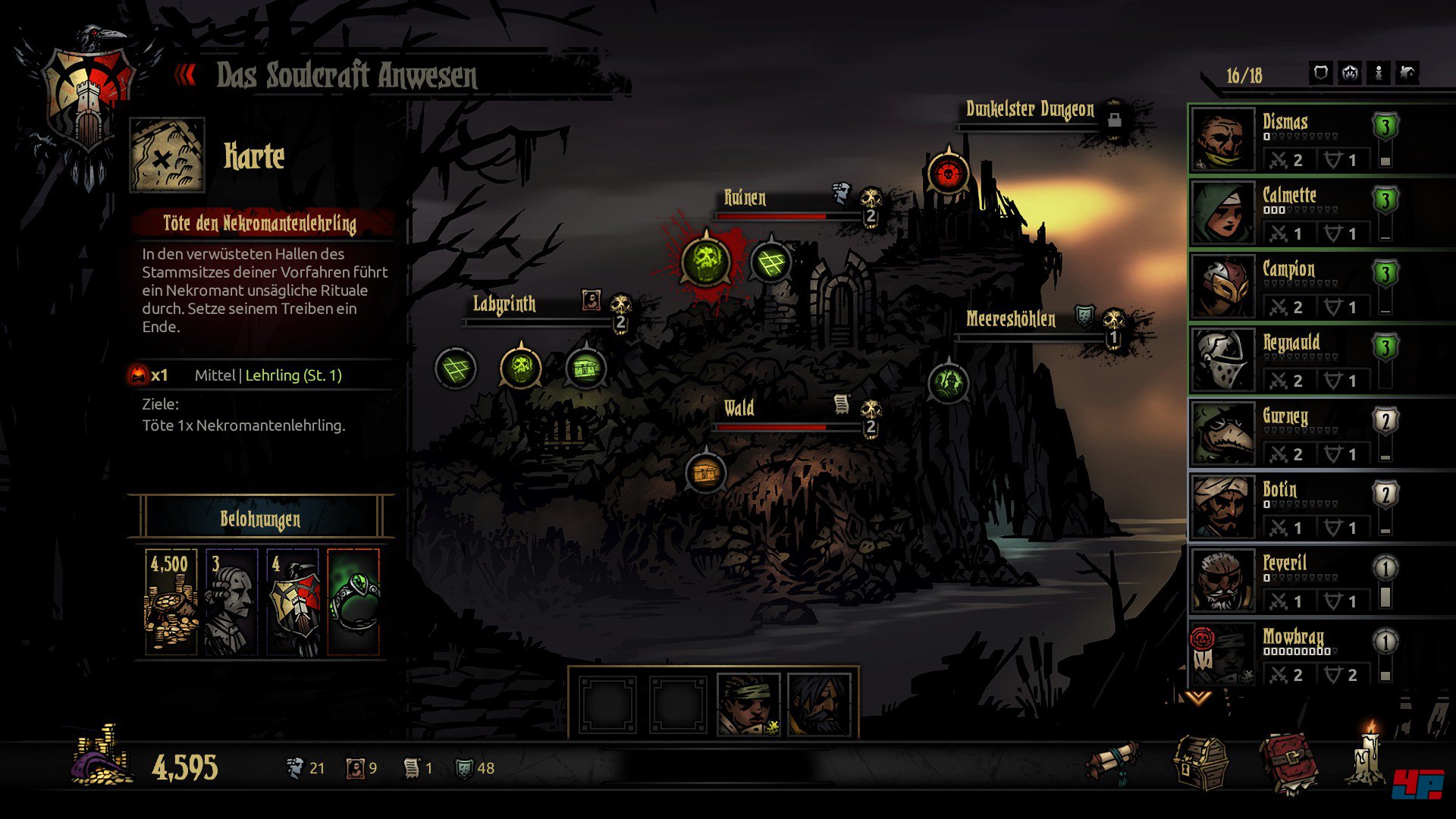1456x819 pixels.
Task: Open the scroll icon in bottom bar
Action: pyautogui.click(x=1113, y=761)
